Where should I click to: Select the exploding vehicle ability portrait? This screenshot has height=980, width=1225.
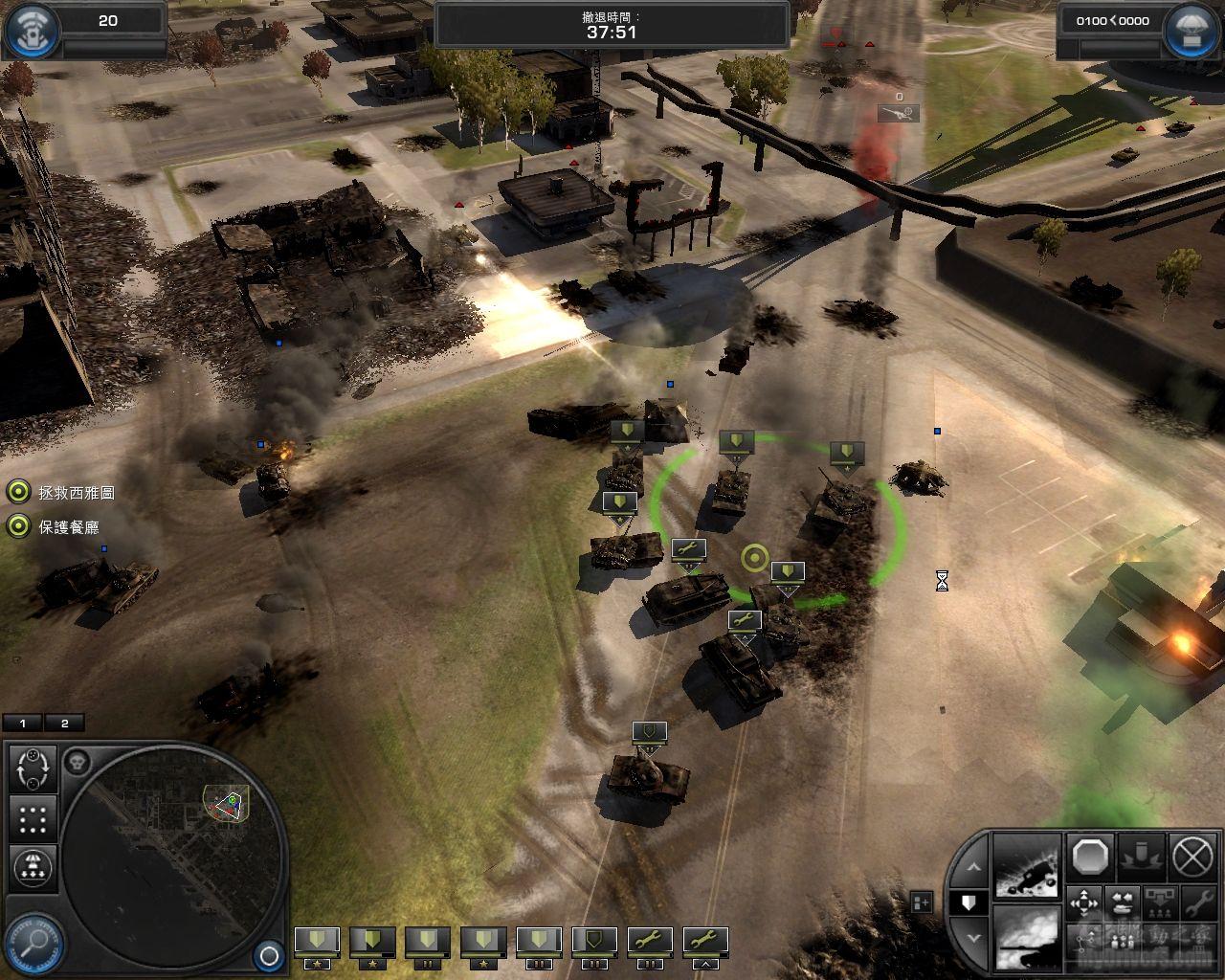click(x=1026, y=867)
